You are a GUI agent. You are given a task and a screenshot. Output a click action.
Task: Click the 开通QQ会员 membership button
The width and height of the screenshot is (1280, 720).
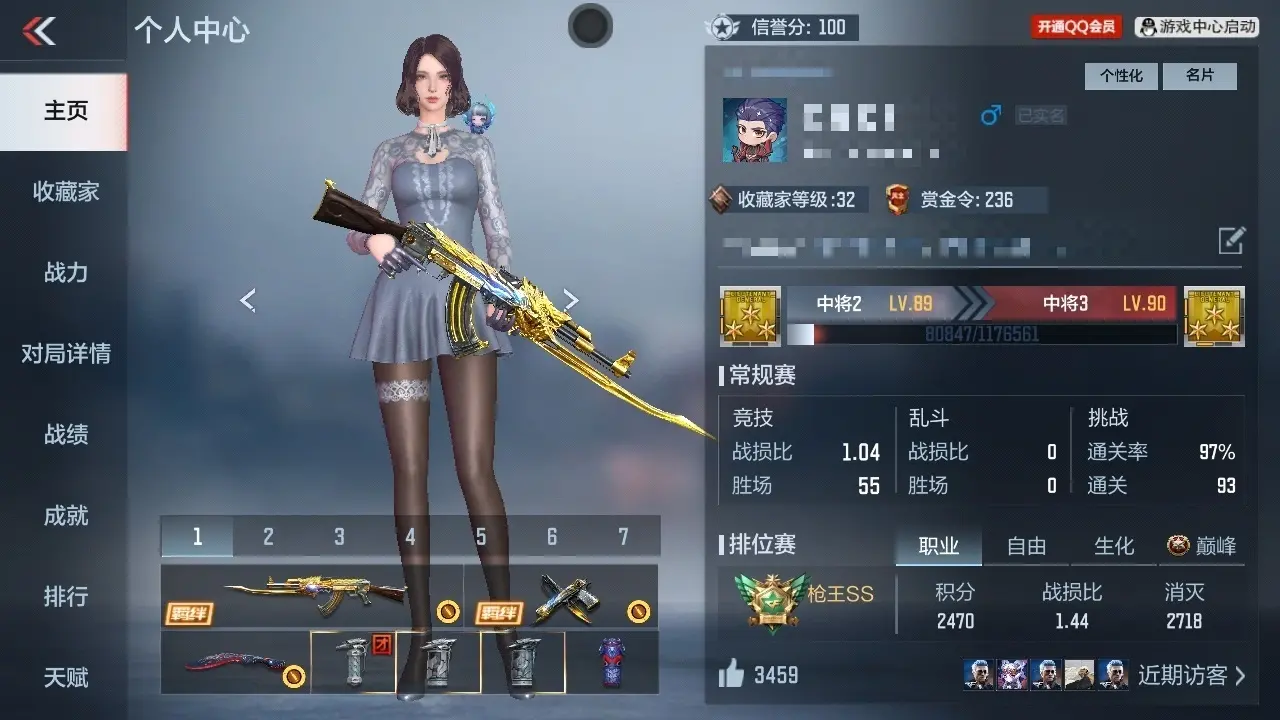pyautogui.click(x=1076, y=27)
